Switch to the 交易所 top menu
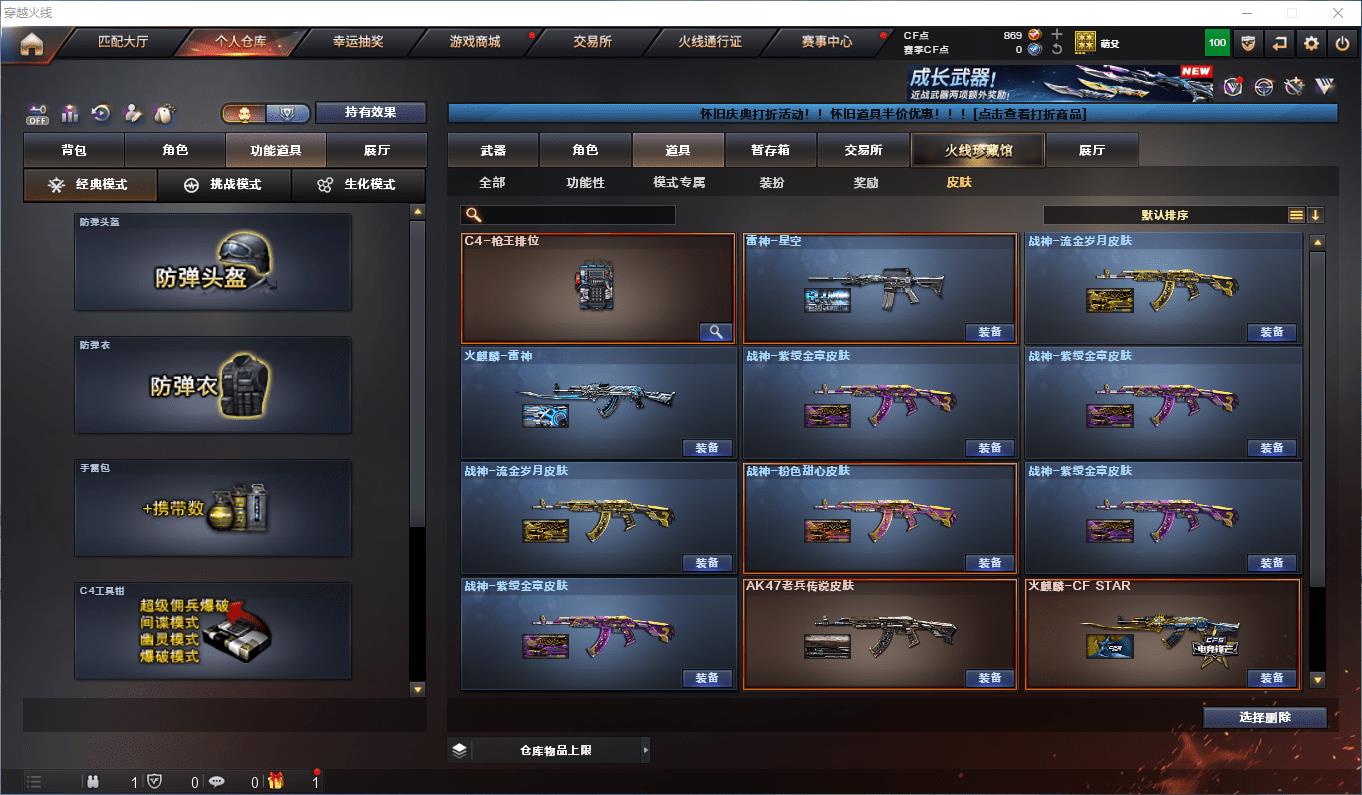The height and width of the screenshot is (795, 1362). 592,42
